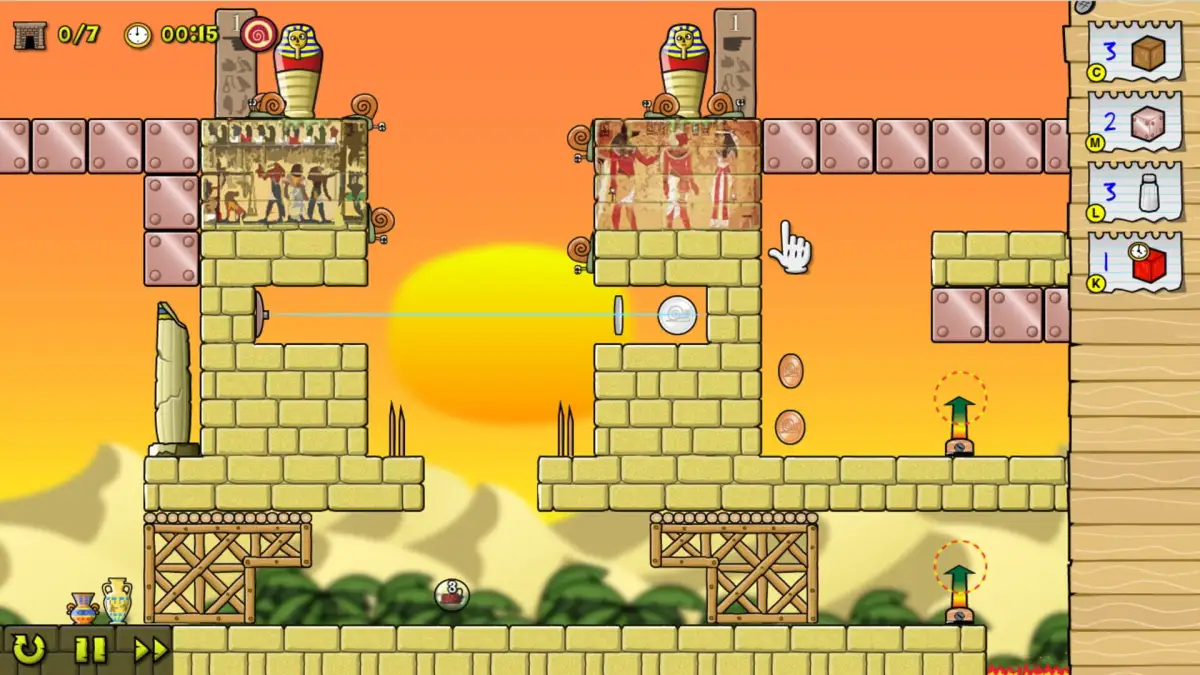Select the red timed block item
Image resolution: width=1200 pixels, height=675 pixels.
(1134, 263)
